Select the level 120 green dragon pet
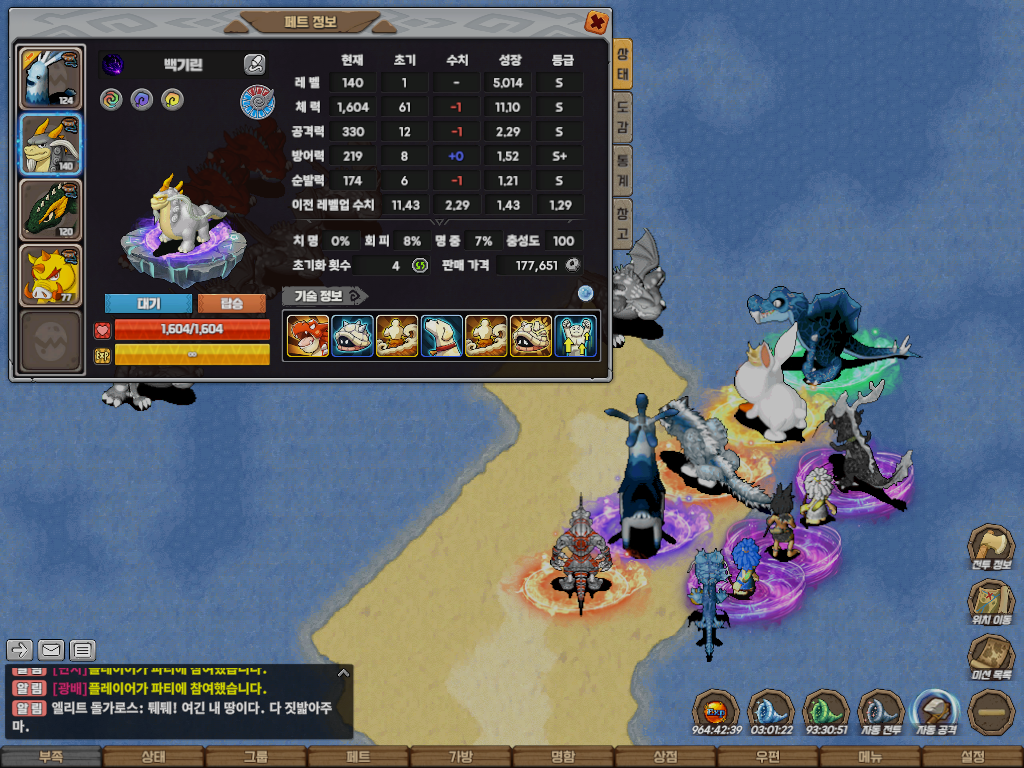 [50, 210]
